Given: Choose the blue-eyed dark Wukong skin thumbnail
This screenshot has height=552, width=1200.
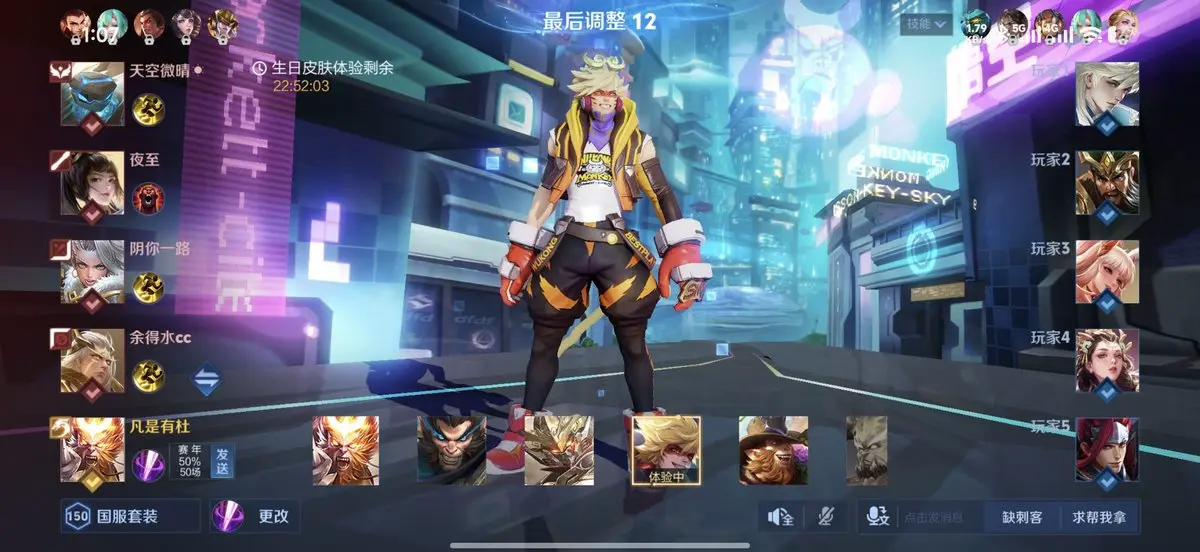Looking at the screenshot, I should pyautogui.click(x=451, y=450).
